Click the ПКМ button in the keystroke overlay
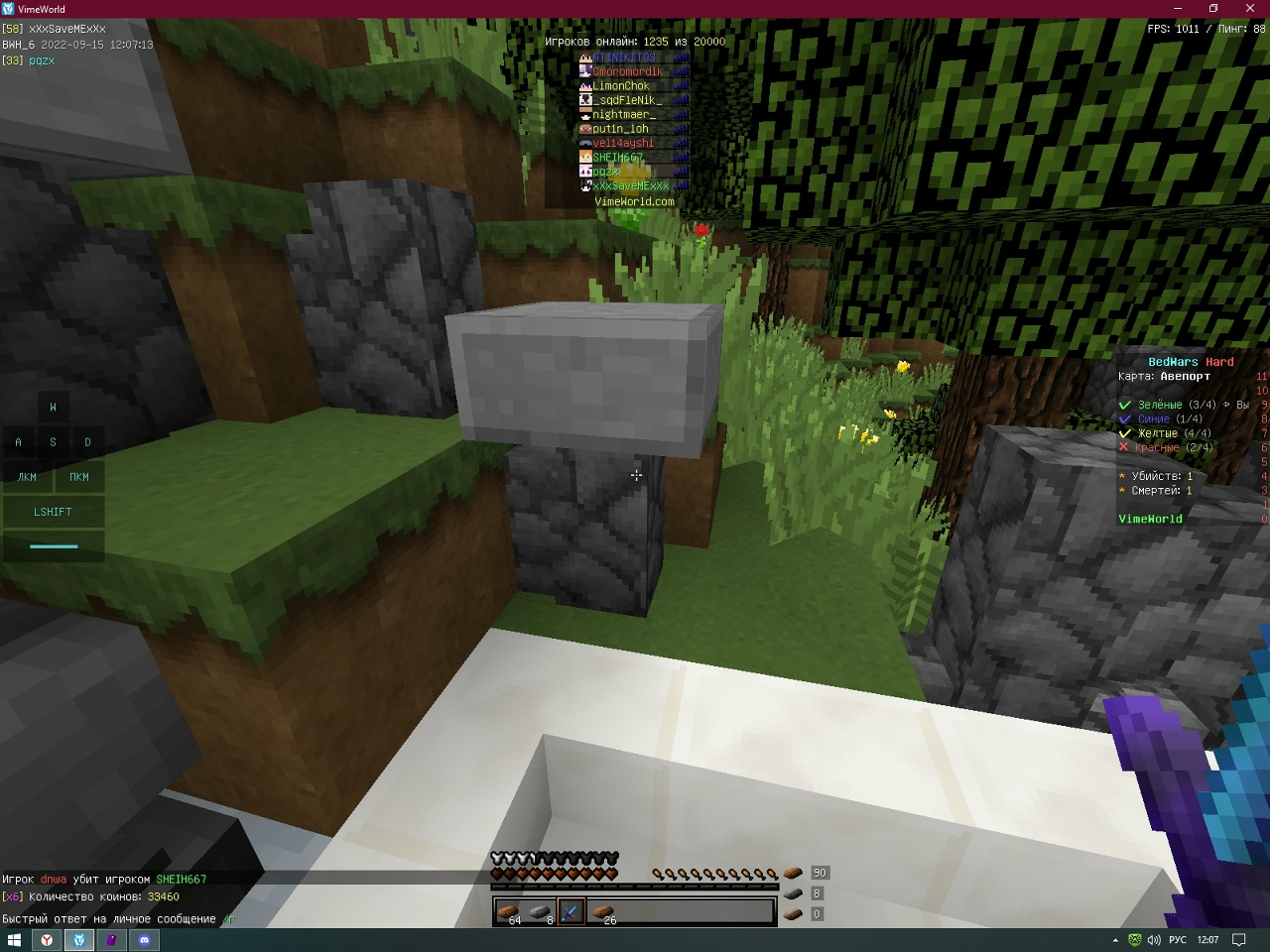 [79, 477]
